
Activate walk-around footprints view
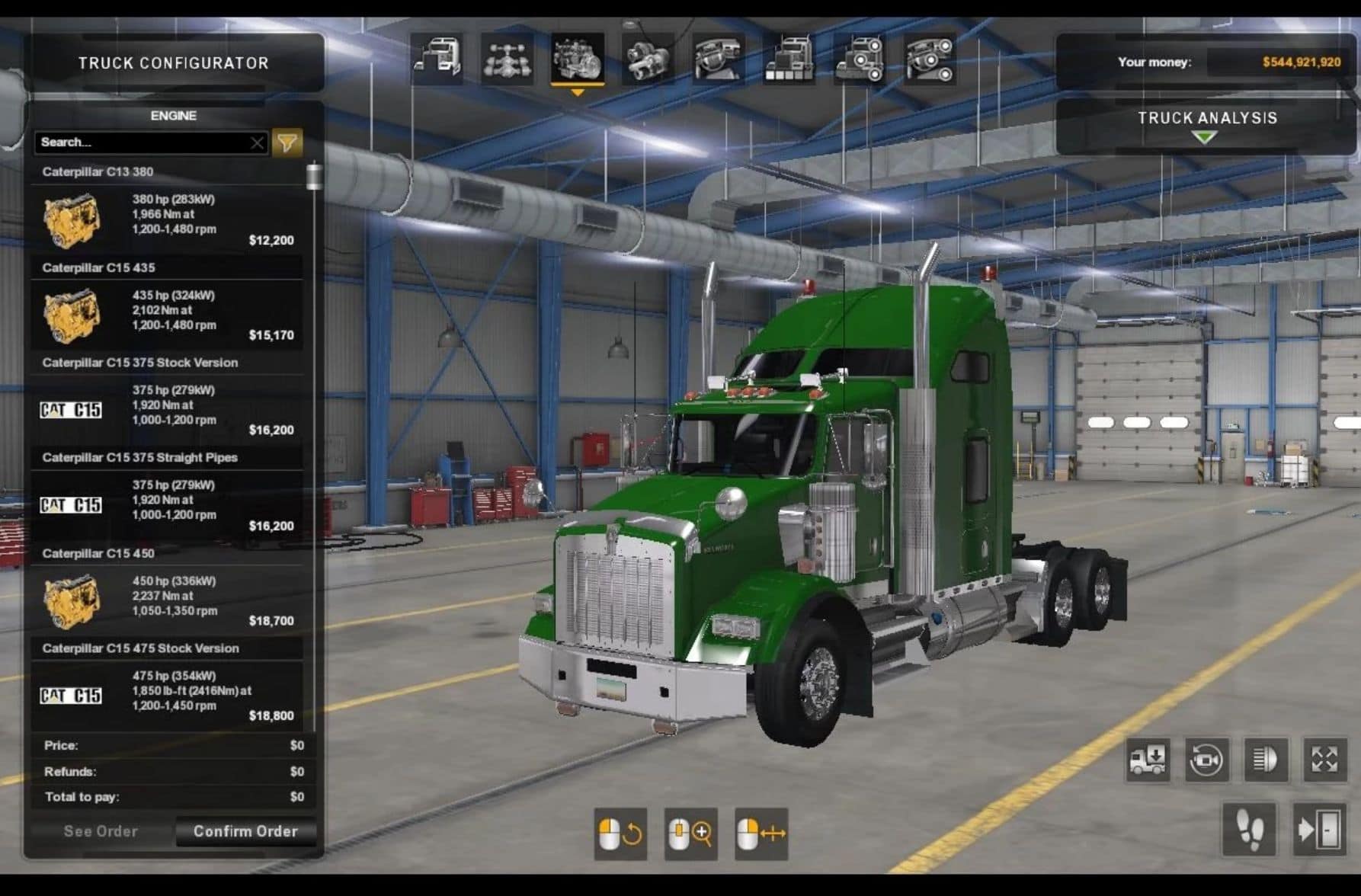point(1249,829)
